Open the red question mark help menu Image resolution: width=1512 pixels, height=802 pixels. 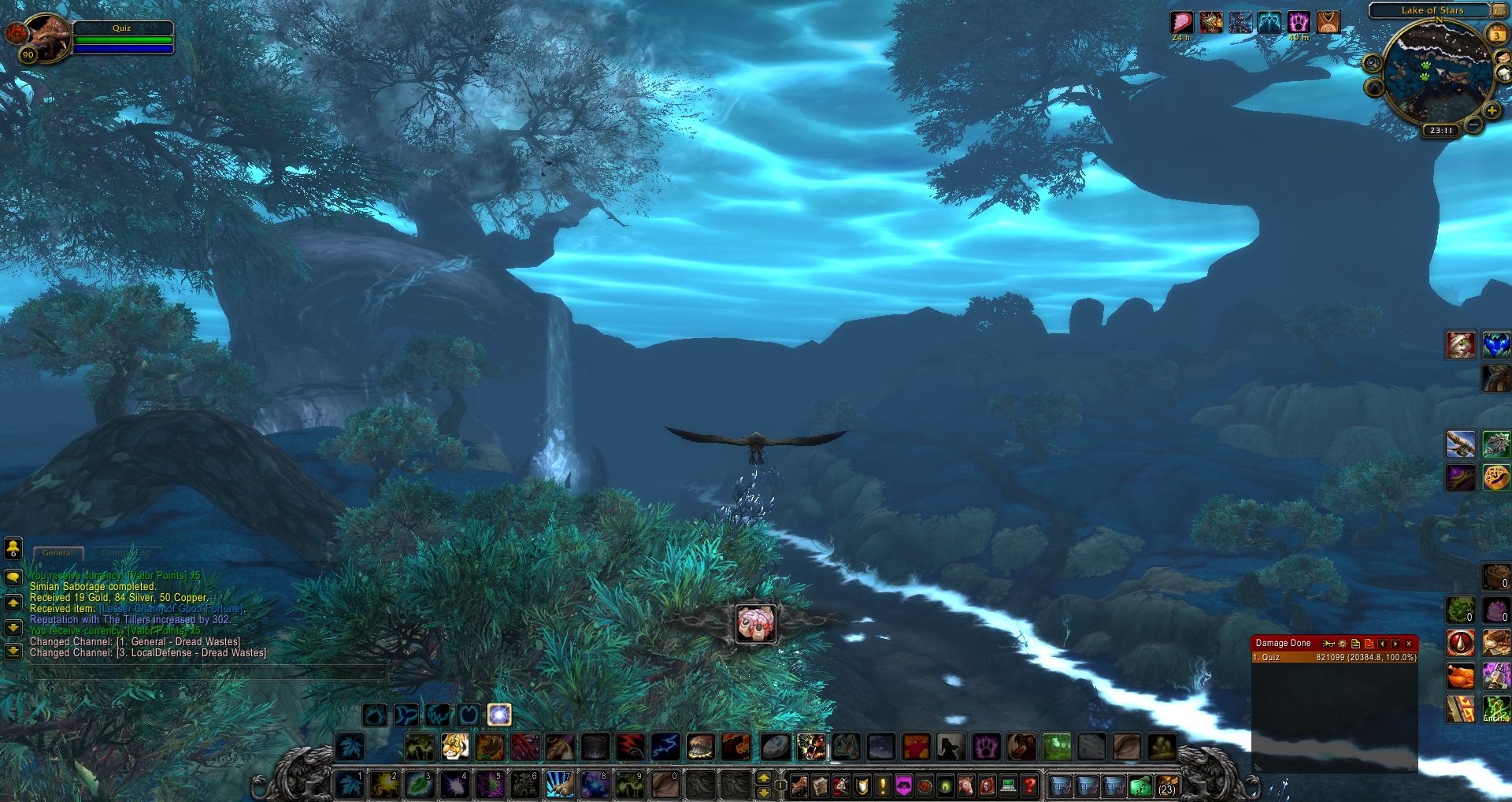point(1029,785)
